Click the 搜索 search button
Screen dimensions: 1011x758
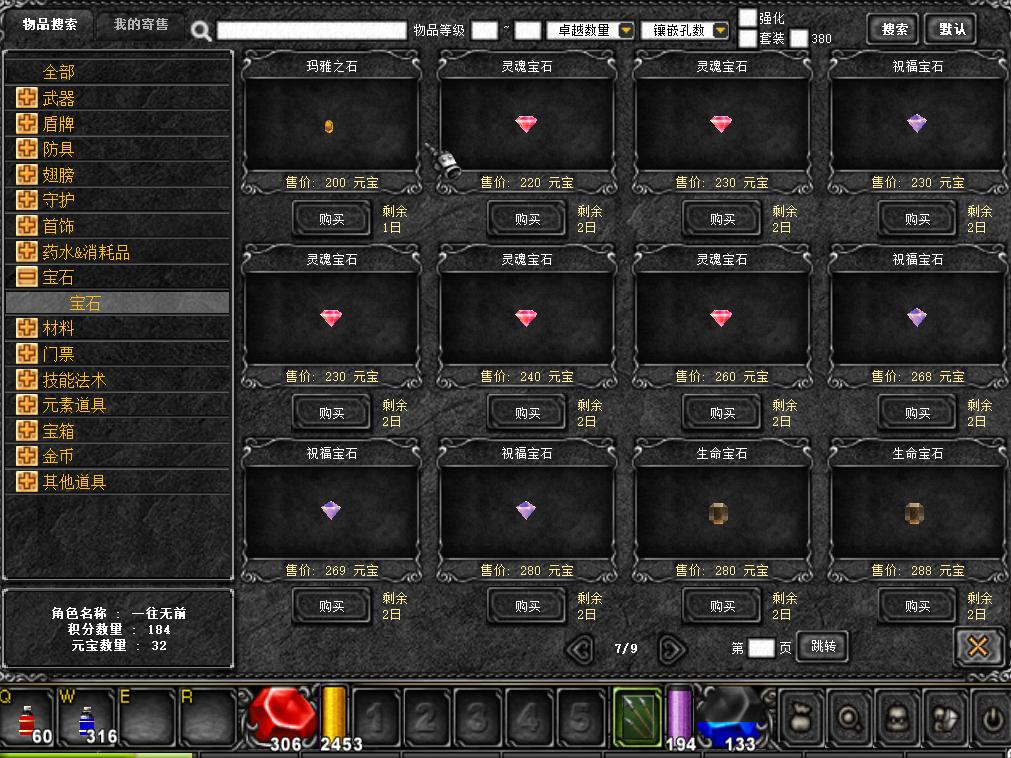[894, 29]
